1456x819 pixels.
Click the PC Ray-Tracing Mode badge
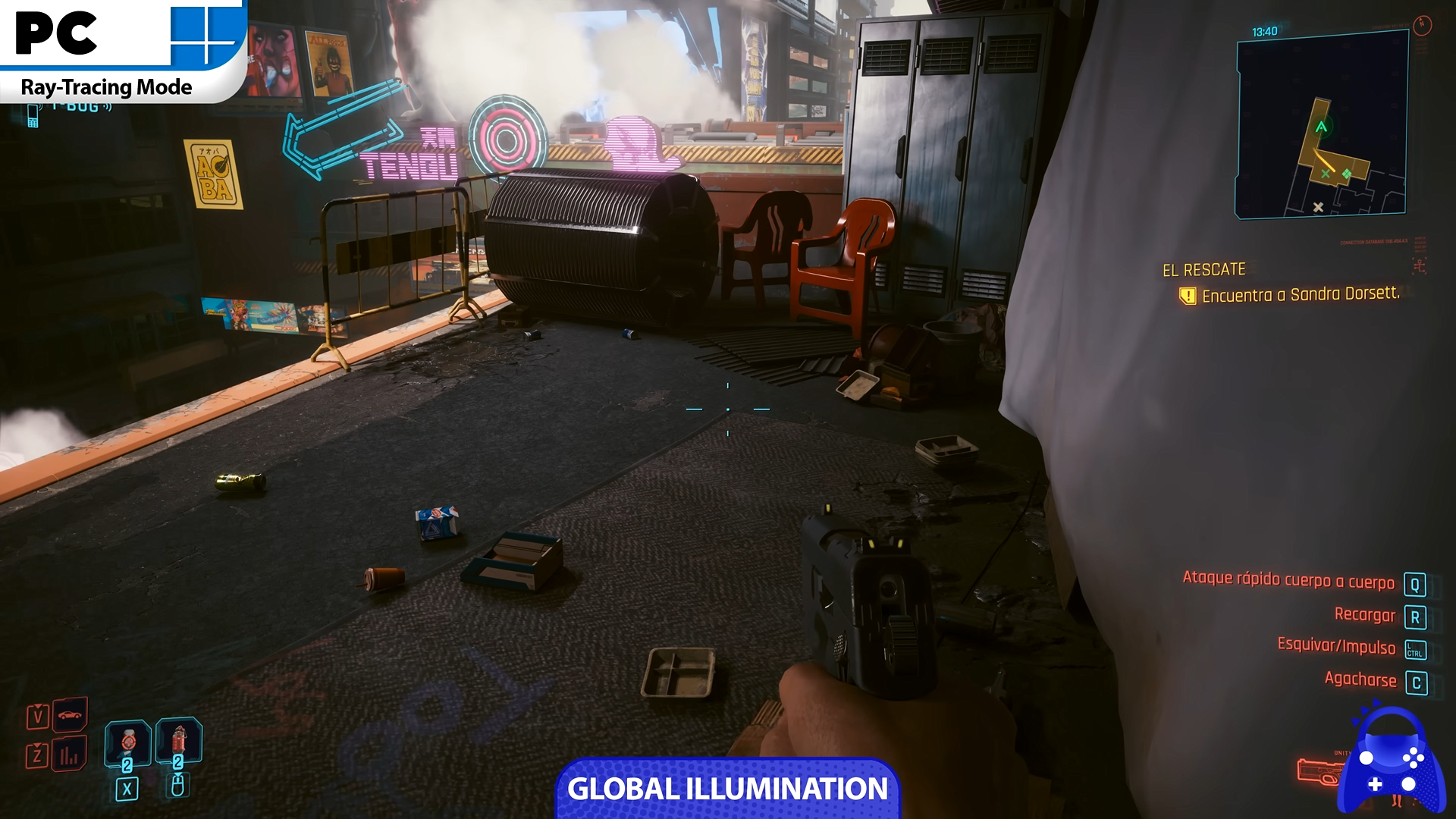(x=121, y=50)
